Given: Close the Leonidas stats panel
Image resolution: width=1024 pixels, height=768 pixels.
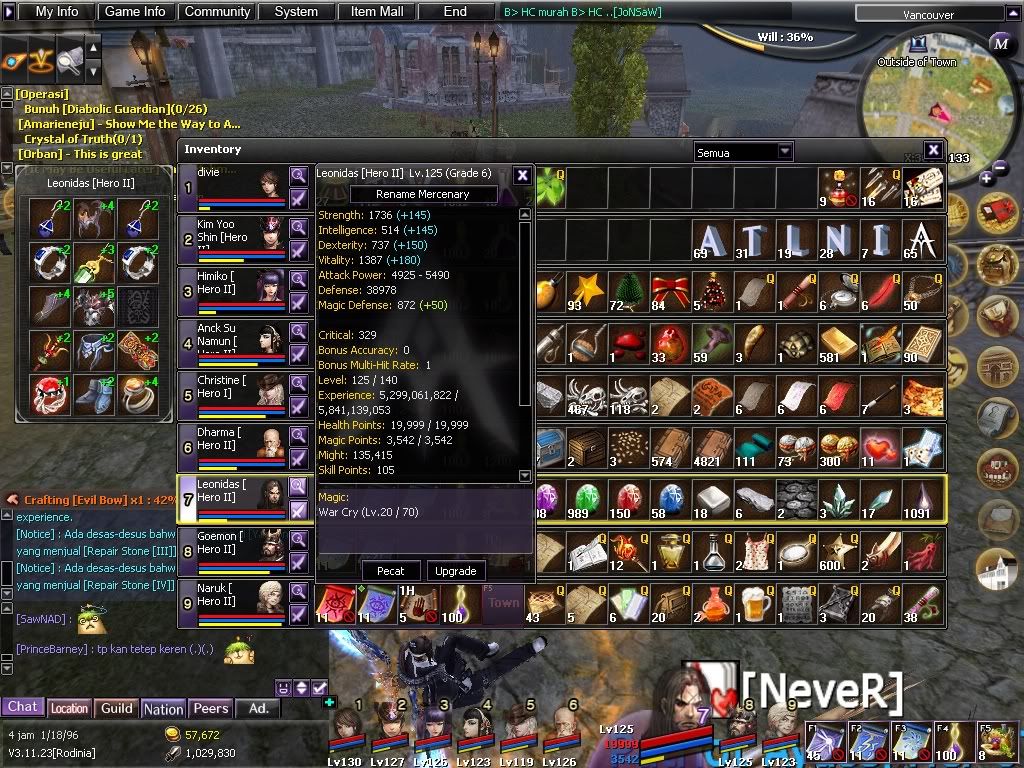Looking at the screenshot, I should (x=522, y=175).
